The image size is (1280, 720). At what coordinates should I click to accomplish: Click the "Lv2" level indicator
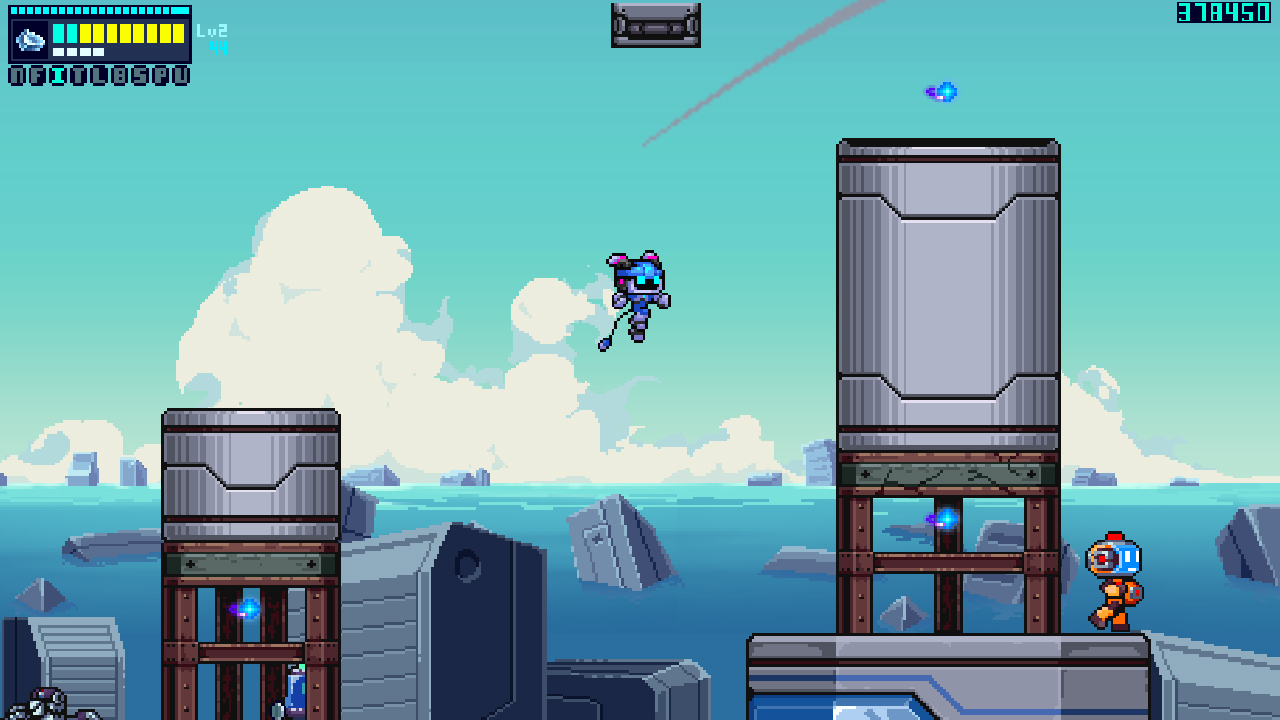(212, 32)
